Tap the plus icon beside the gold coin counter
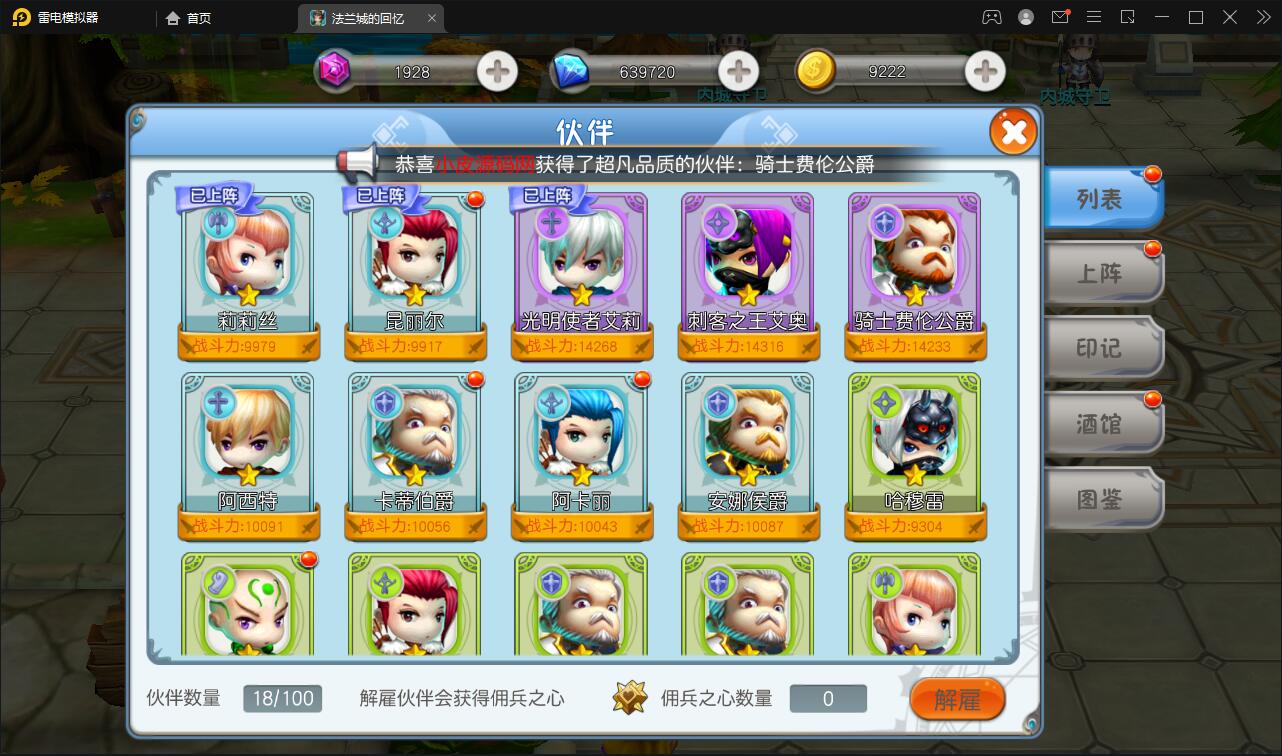This screenshot has width=1282, height=756. tap(985, 71)
